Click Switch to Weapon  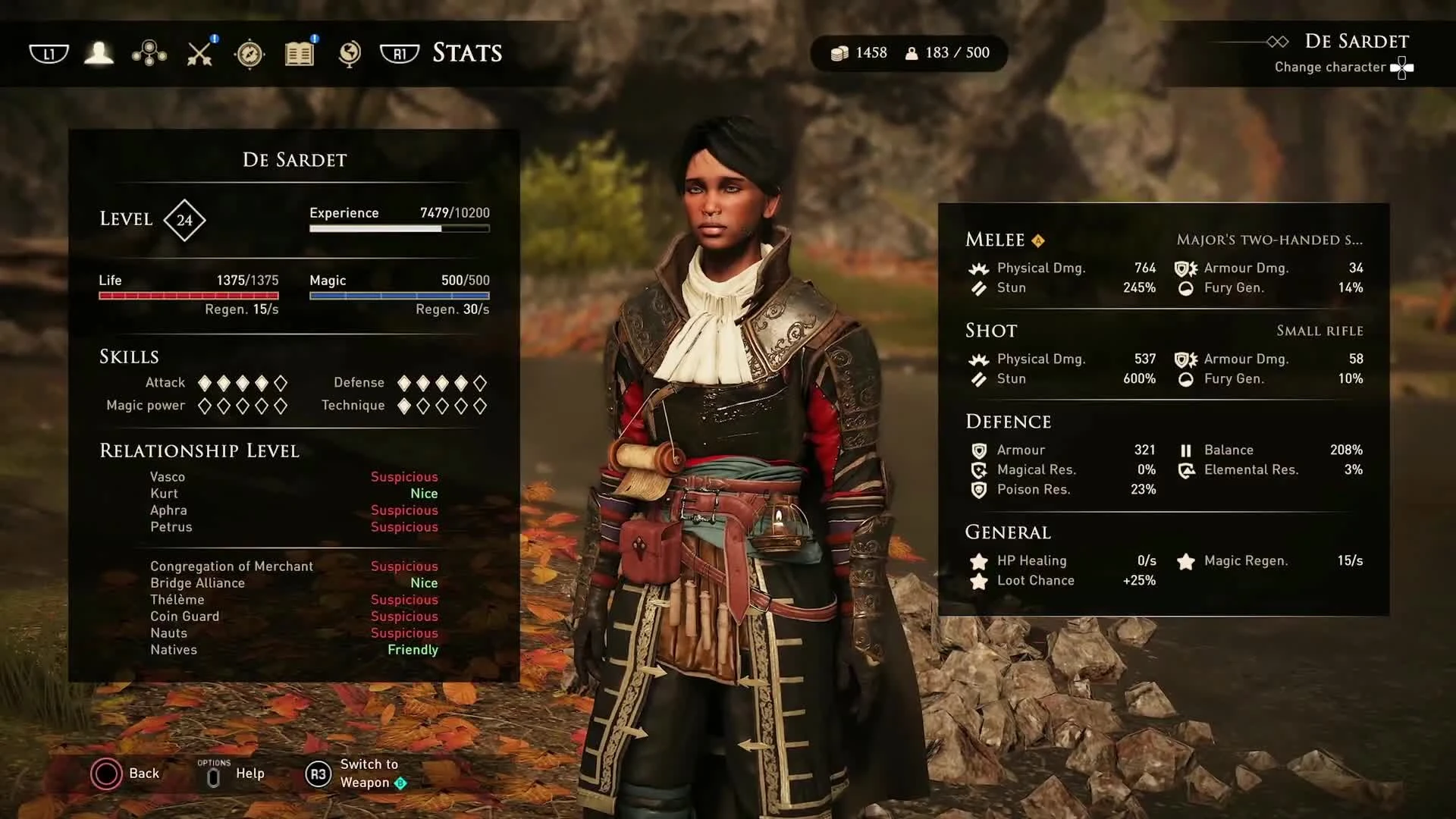[369, 773]
